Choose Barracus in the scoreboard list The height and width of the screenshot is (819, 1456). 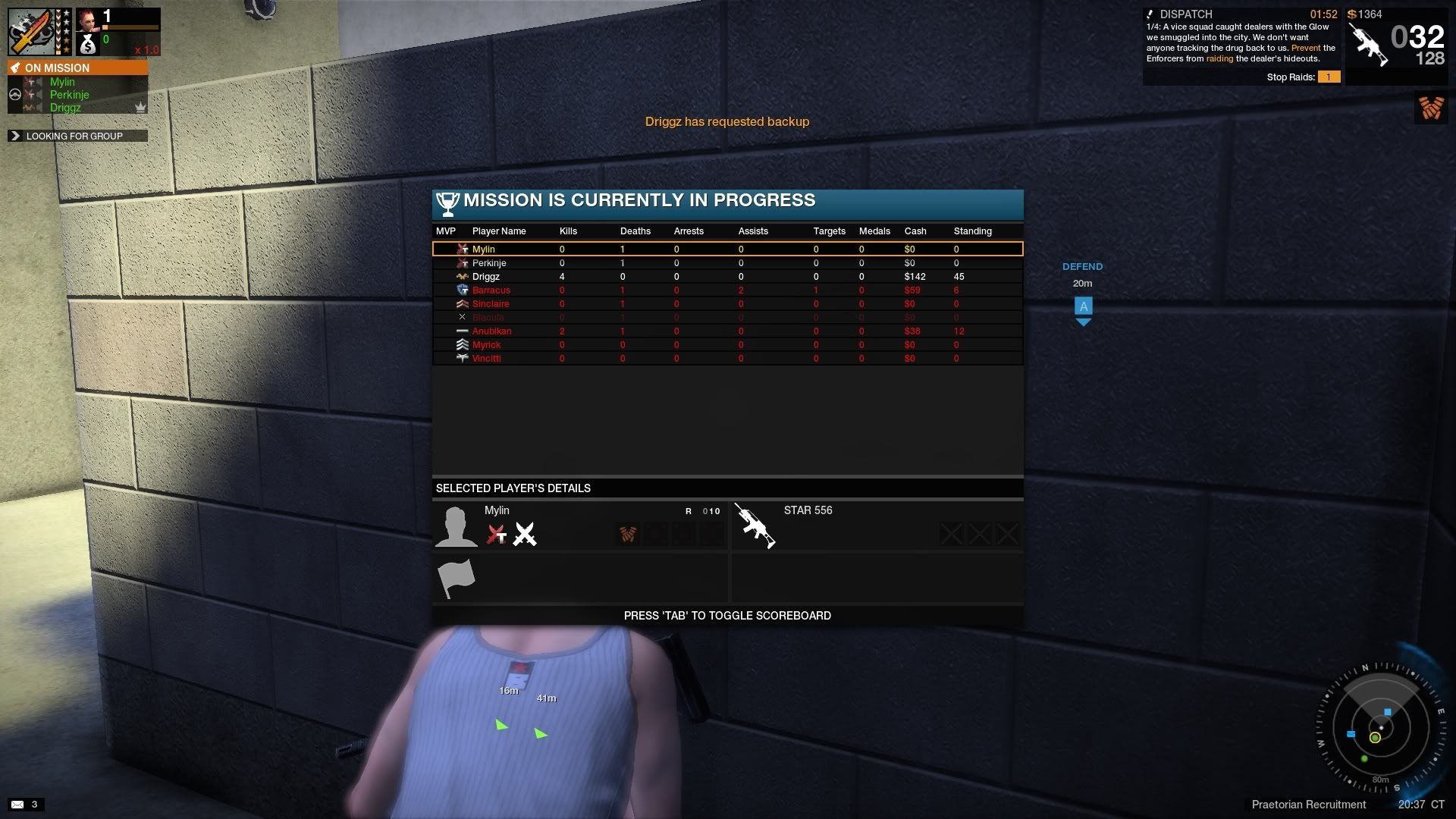pos(491,290)
